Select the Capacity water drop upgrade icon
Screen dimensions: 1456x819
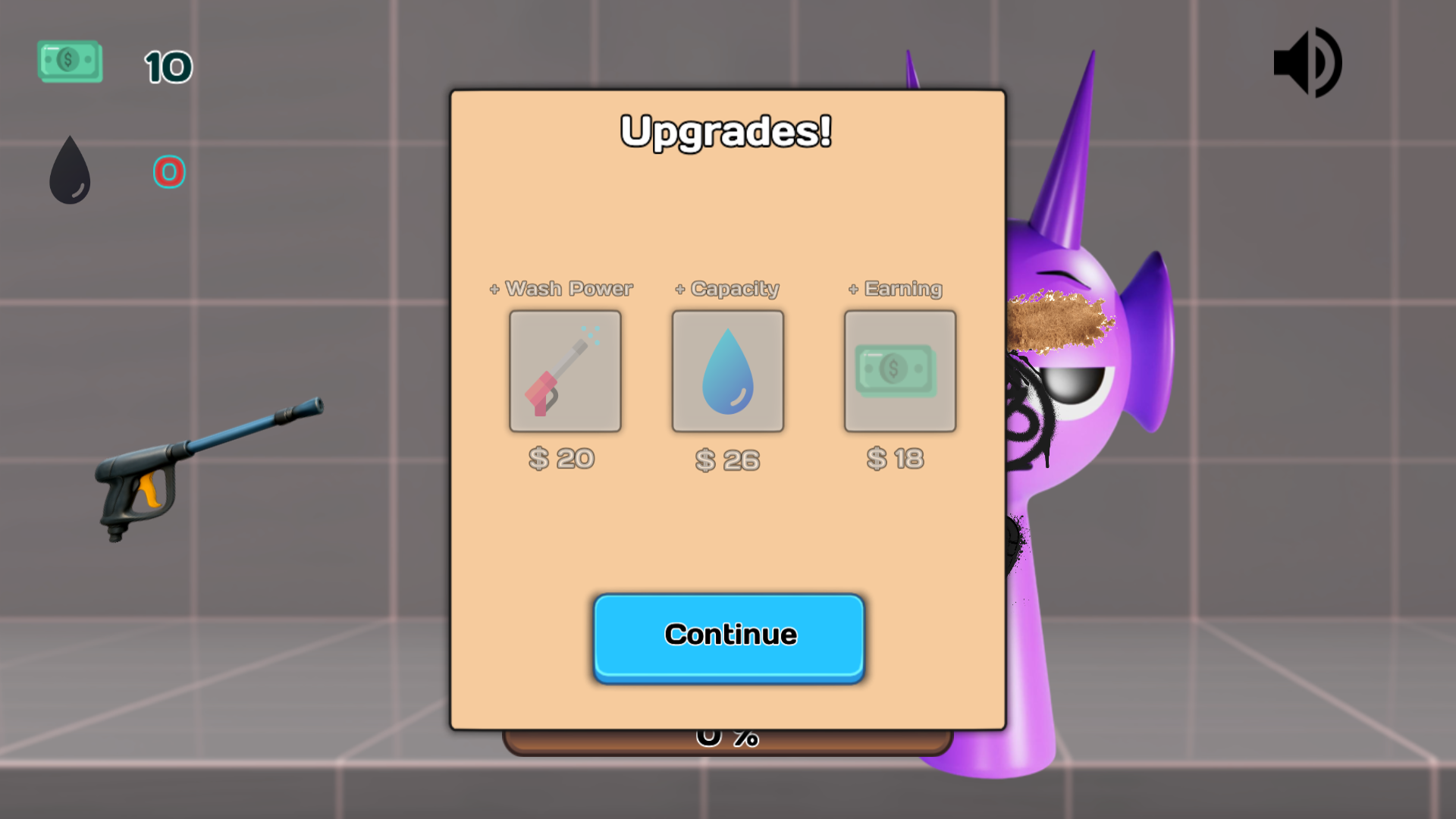pos(727,370)
